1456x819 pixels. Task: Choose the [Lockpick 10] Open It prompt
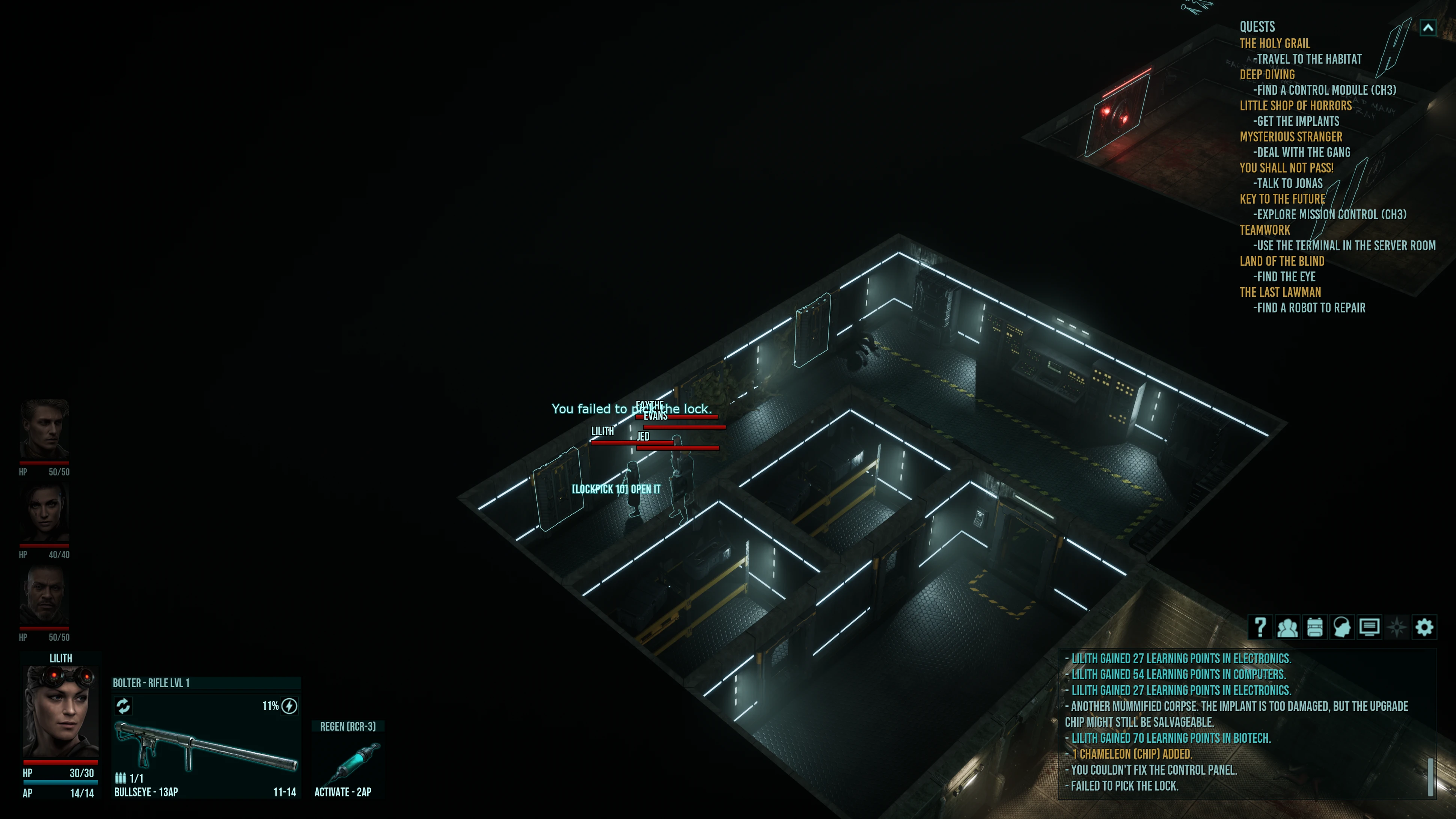(x=616, y=489)
